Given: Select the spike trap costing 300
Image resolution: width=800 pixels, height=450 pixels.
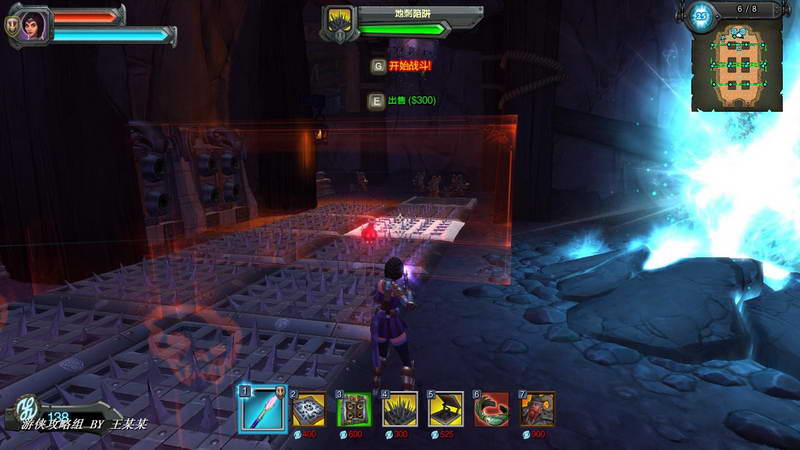Looking at the screenshot, I should point(400,409).
